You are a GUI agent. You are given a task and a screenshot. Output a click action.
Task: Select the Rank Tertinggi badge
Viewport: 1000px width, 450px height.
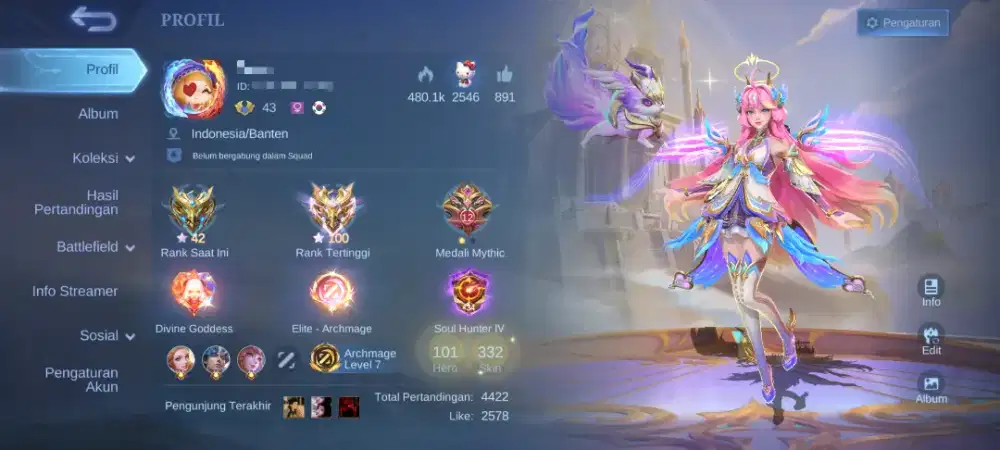332,212
